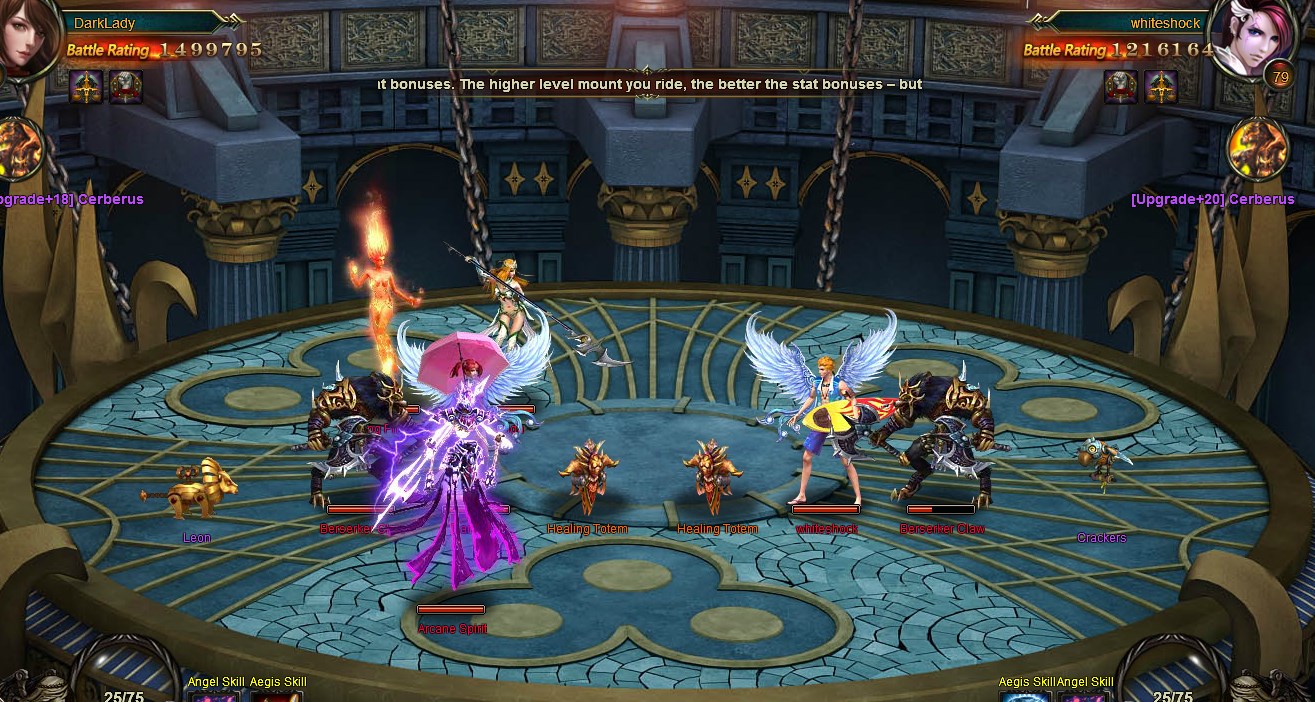
Task: Click whiteshock's Angel Skill icon
Action: tap(1085, 696)
